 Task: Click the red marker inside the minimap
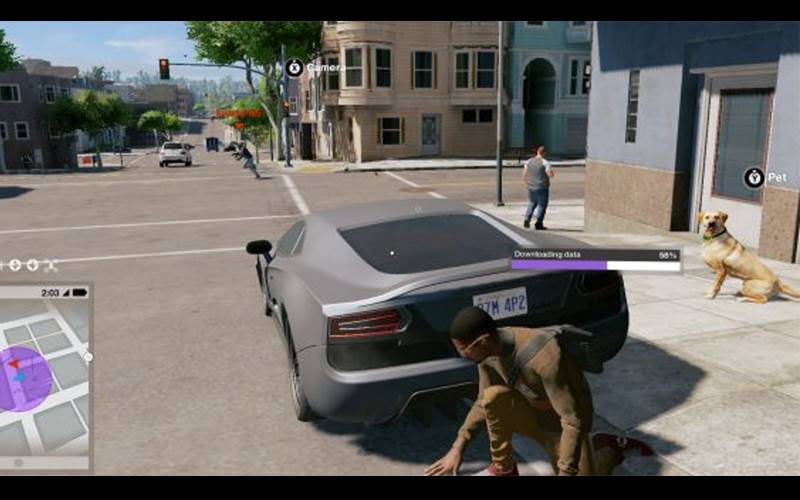point(15,364)
